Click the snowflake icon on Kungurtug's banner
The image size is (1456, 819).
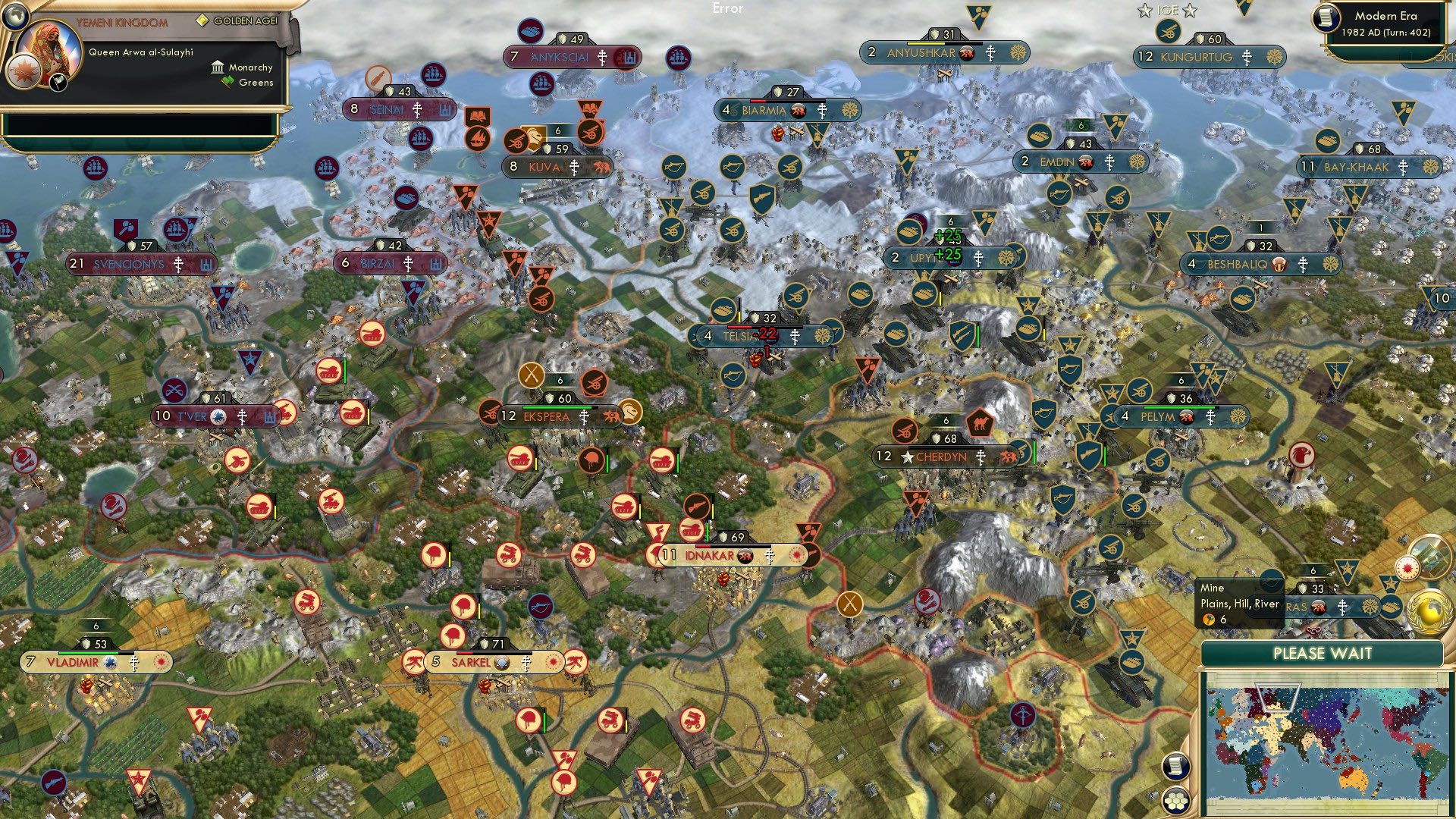tap(1273, 56)
